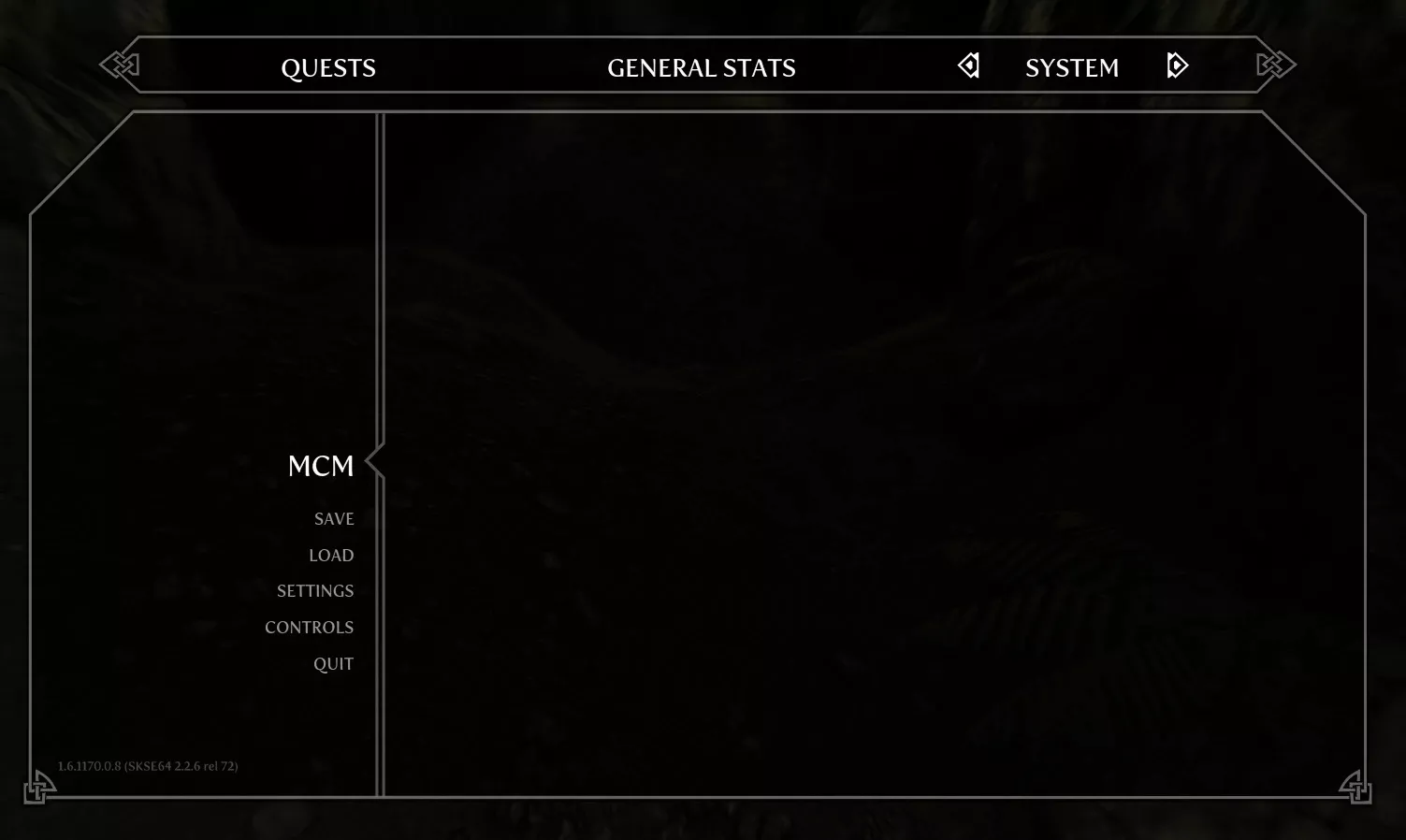This screenshot has width=1406, height=840.
Task: Choose LOAD to open saved games
Action: click(x=331, y=555)
